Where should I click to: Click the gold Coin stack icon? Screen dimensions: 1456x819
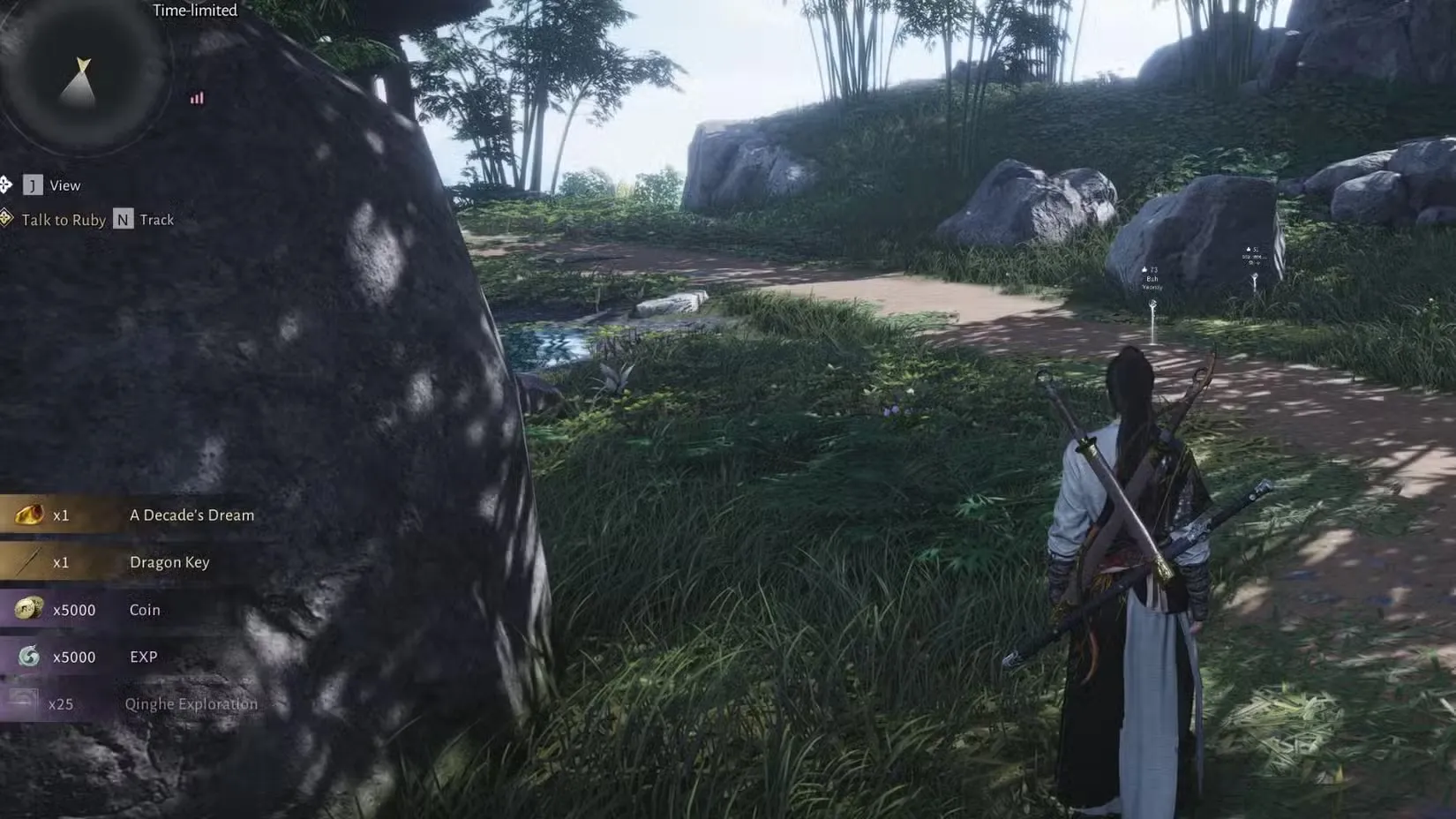pyautogui.click(x=29, y=610)
